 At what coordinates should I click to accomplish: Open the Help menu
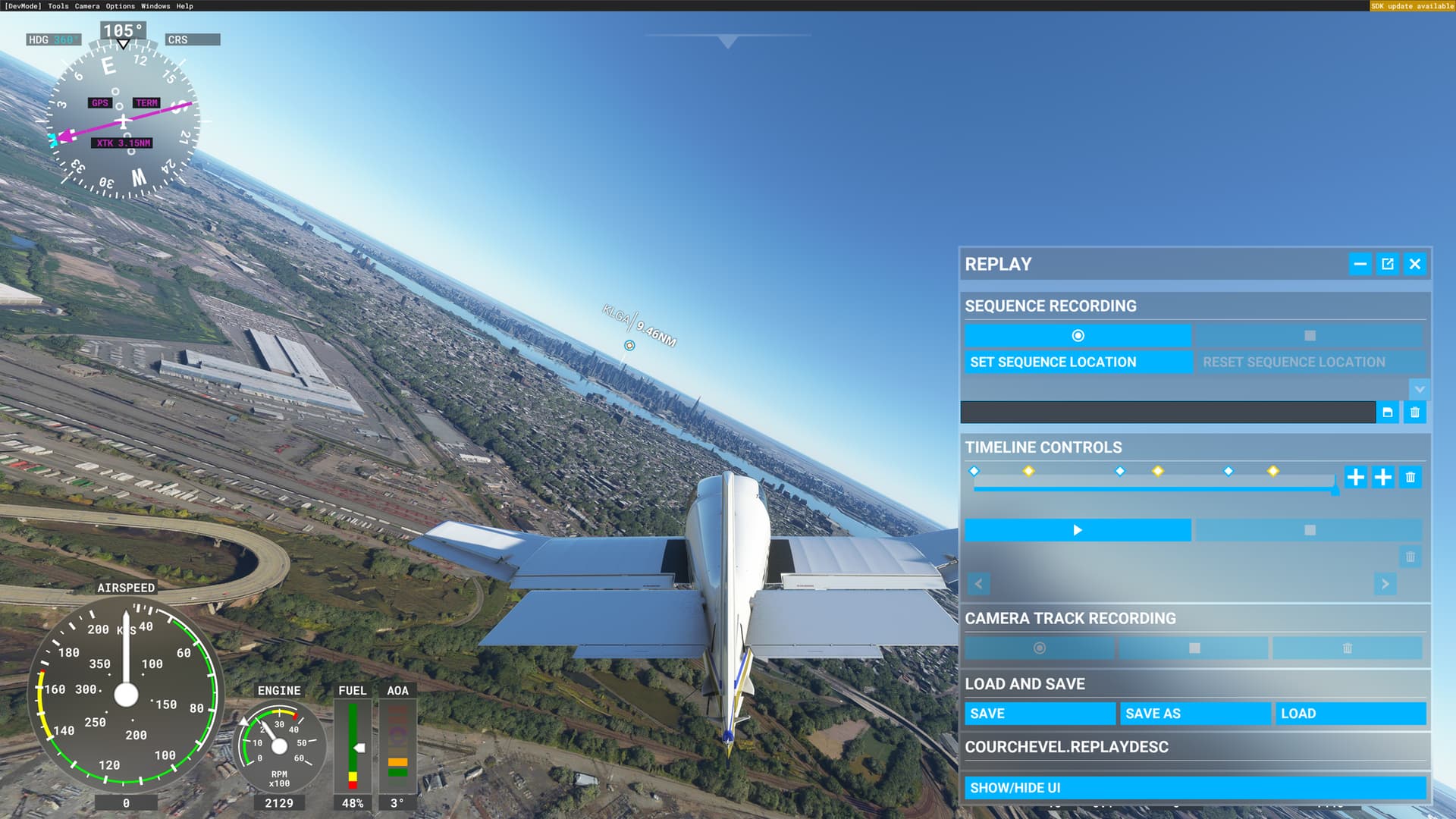[x=184, y=6]
